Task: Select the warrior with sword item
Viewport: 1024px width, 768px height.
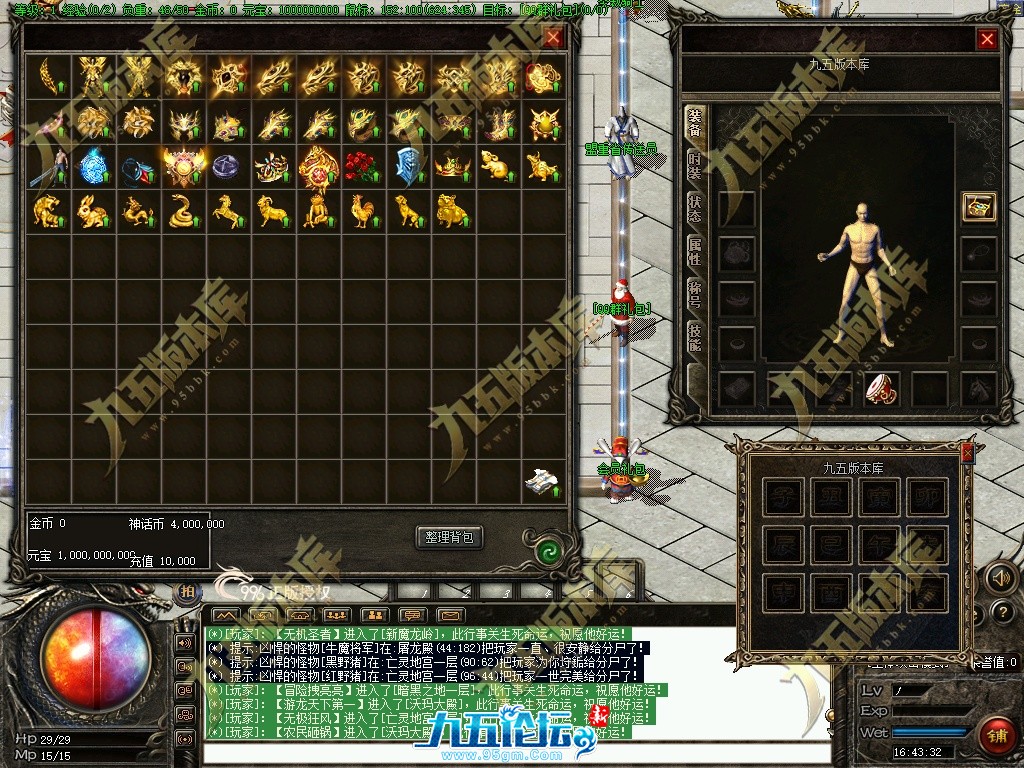Action: click(x=47, y=165)
